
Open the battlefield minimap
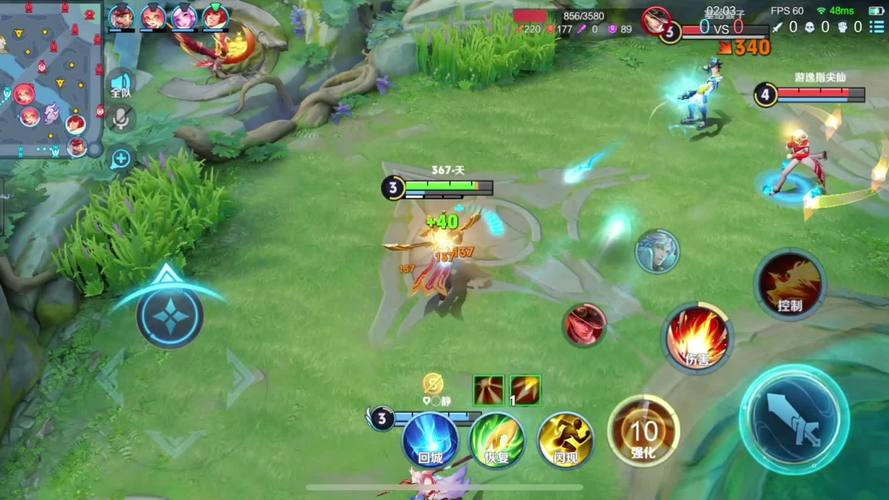point(50,80)
